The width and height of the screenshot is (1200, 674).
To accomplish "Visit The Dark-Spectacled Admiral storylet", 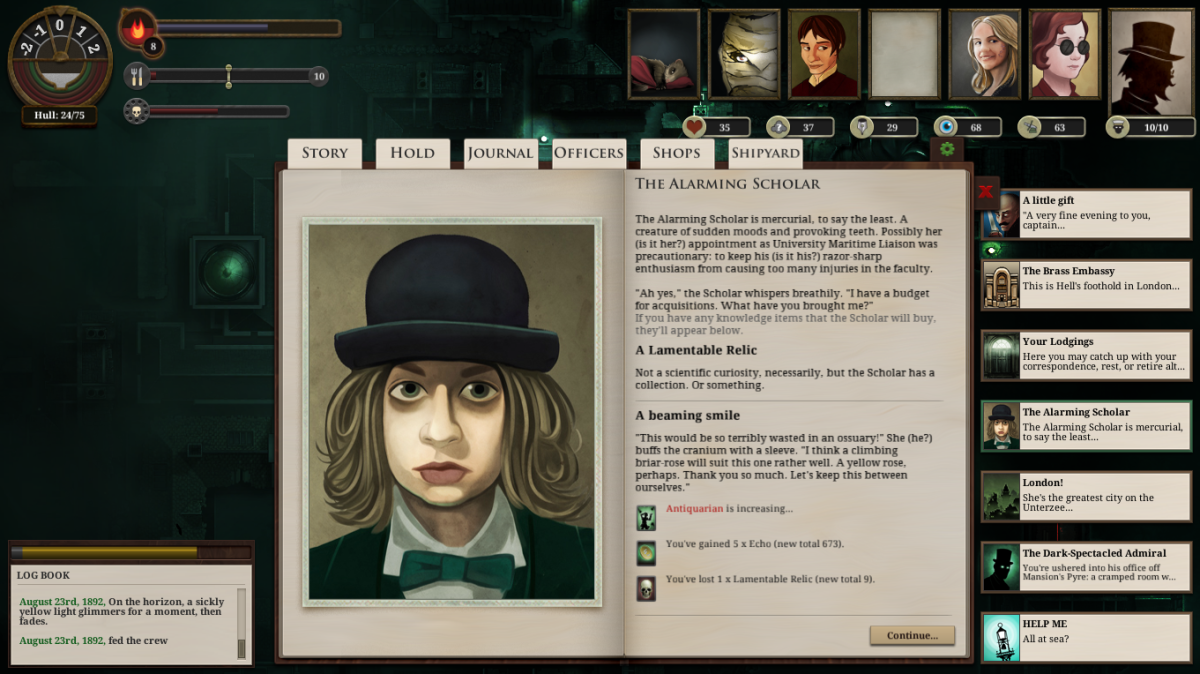I will pos(1085,567).
